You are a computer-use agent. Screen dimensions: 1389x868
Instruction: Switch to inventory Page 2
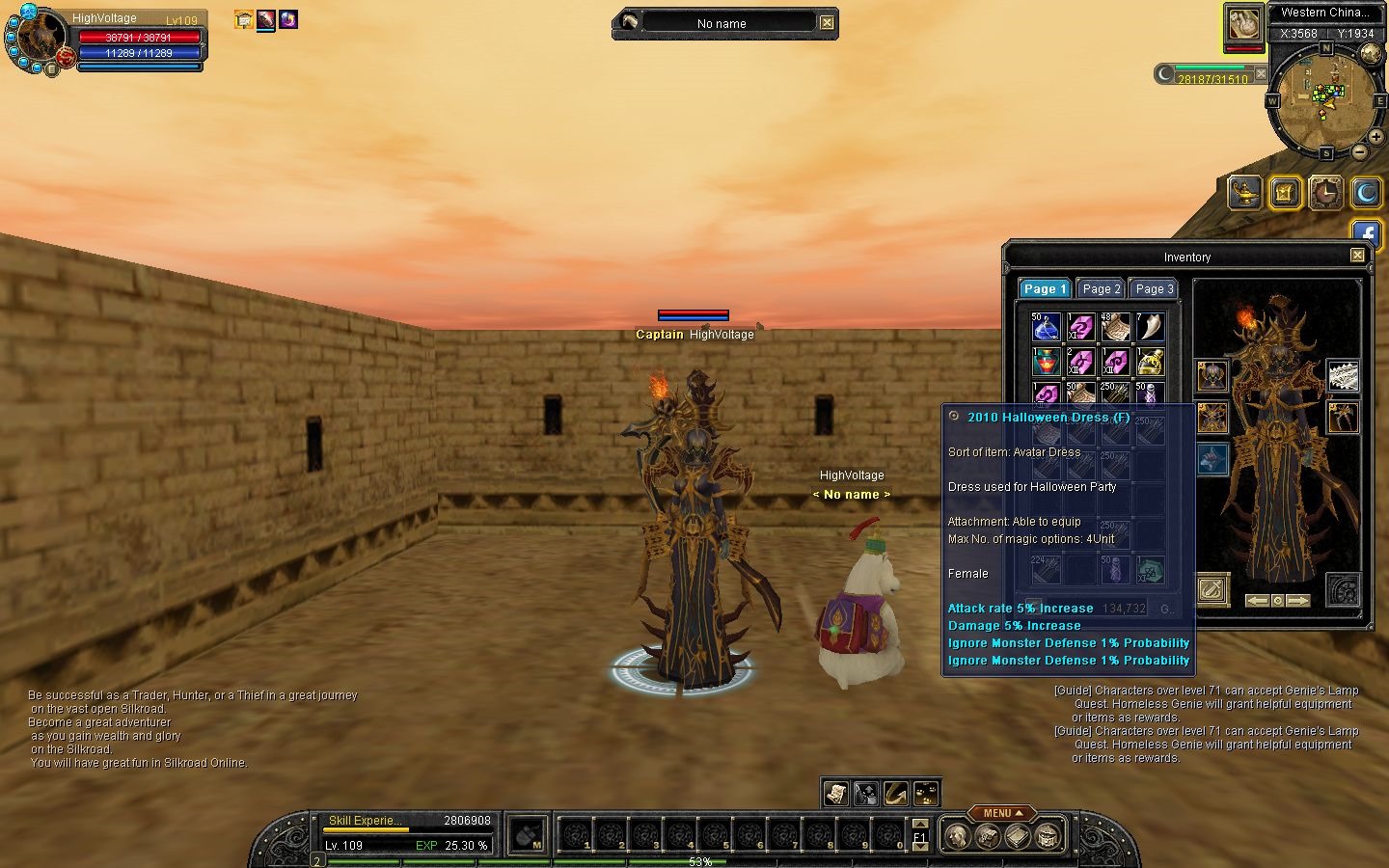tap(1101, 289)
